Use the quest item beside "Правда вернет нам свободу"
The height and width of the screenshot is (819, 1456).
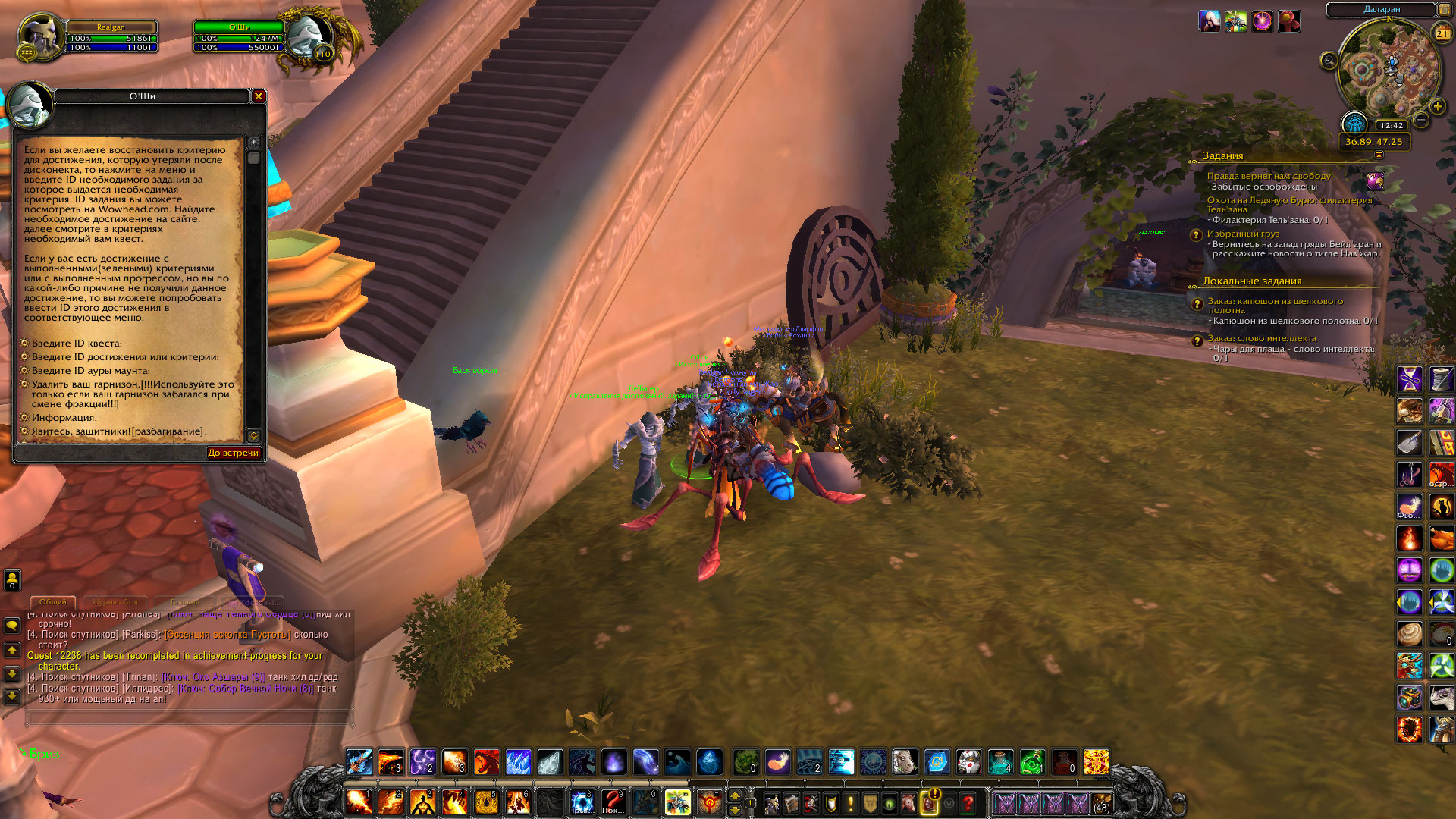point(1376,180)
